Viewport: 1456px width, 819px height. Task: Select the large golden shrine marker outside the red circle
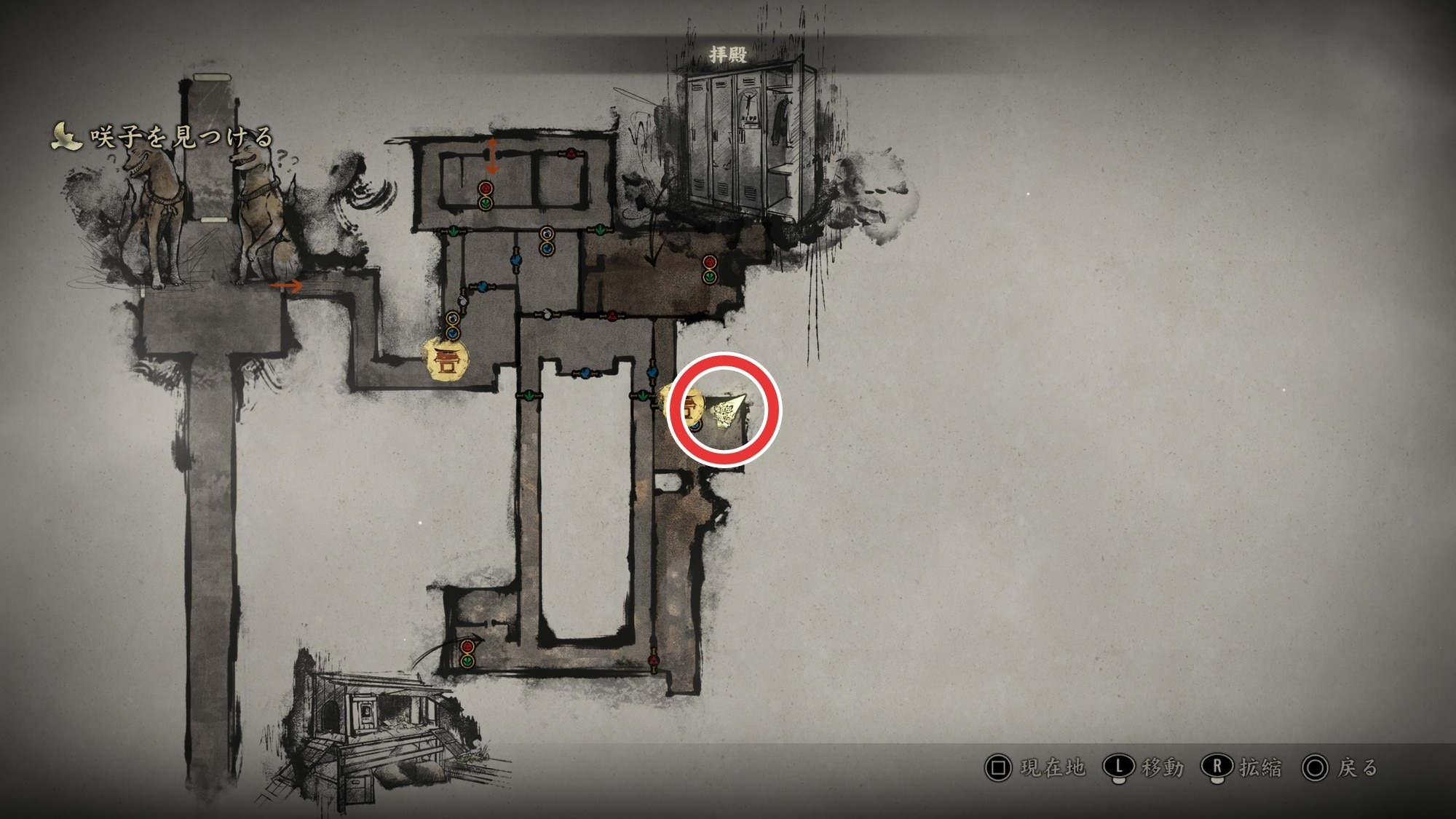[x=446, y=360]
